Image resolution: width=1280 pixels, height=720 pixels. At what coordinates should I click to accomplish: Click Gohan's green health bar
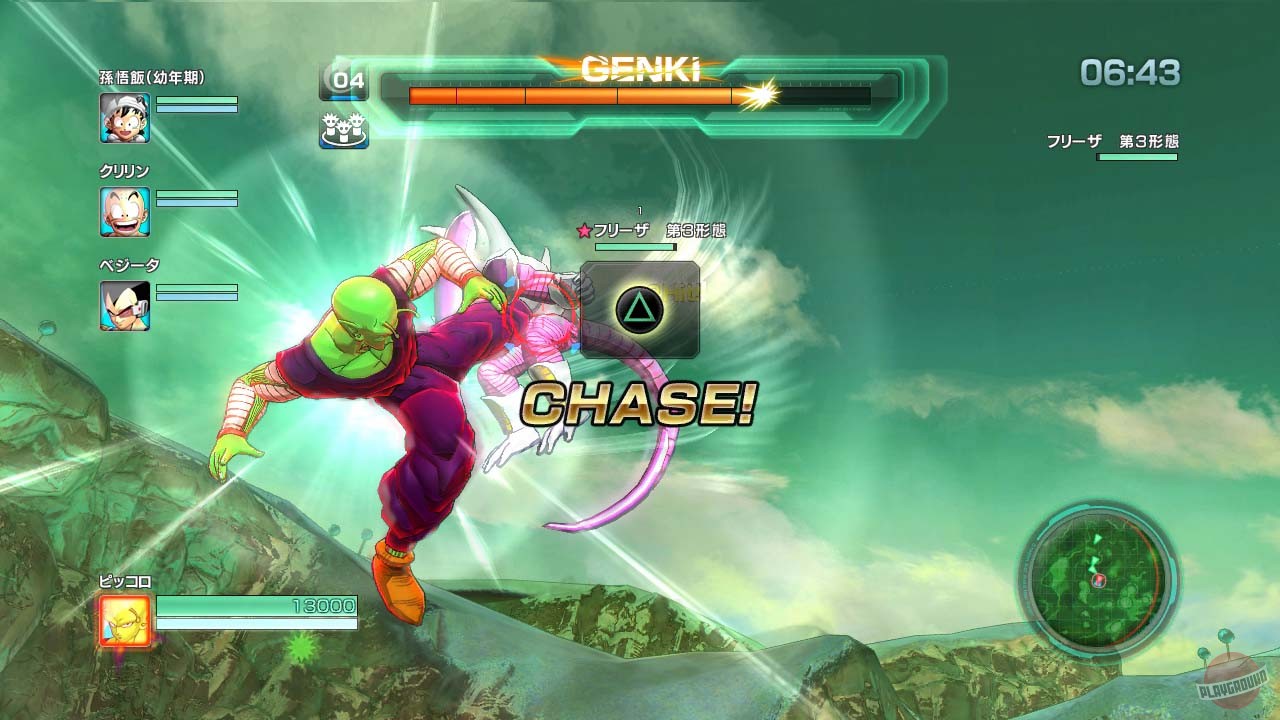[197, 100]
